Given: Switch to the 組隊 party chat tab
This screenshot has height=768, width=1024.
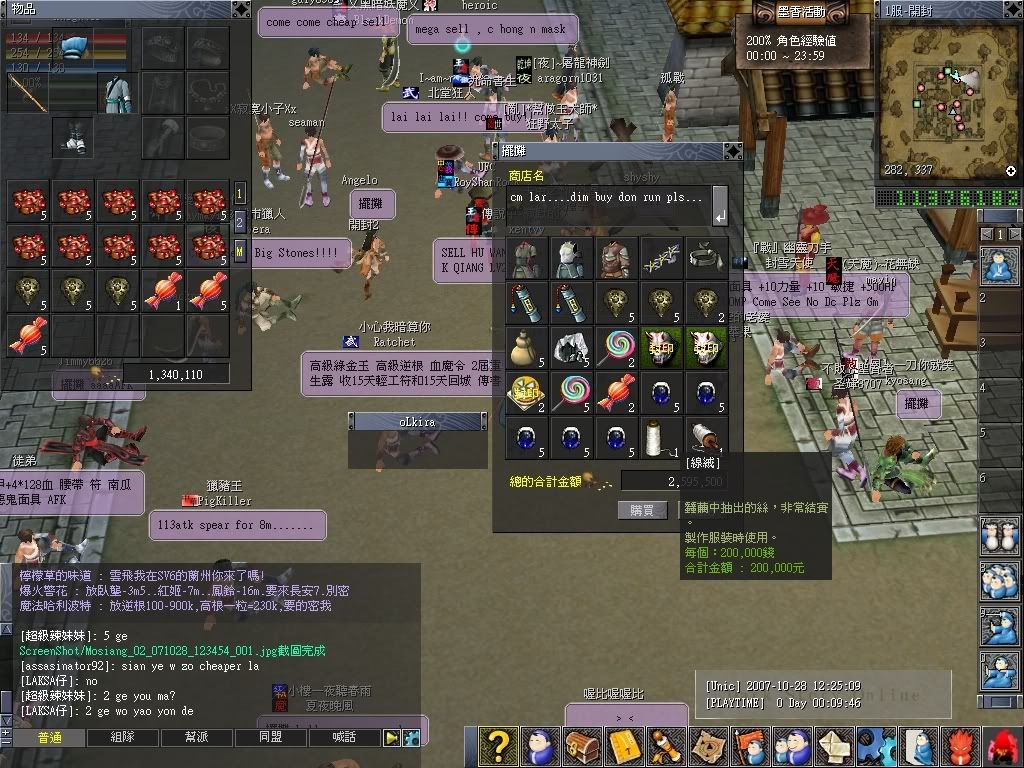Looking at the screenshot, I should pos(122,737).
